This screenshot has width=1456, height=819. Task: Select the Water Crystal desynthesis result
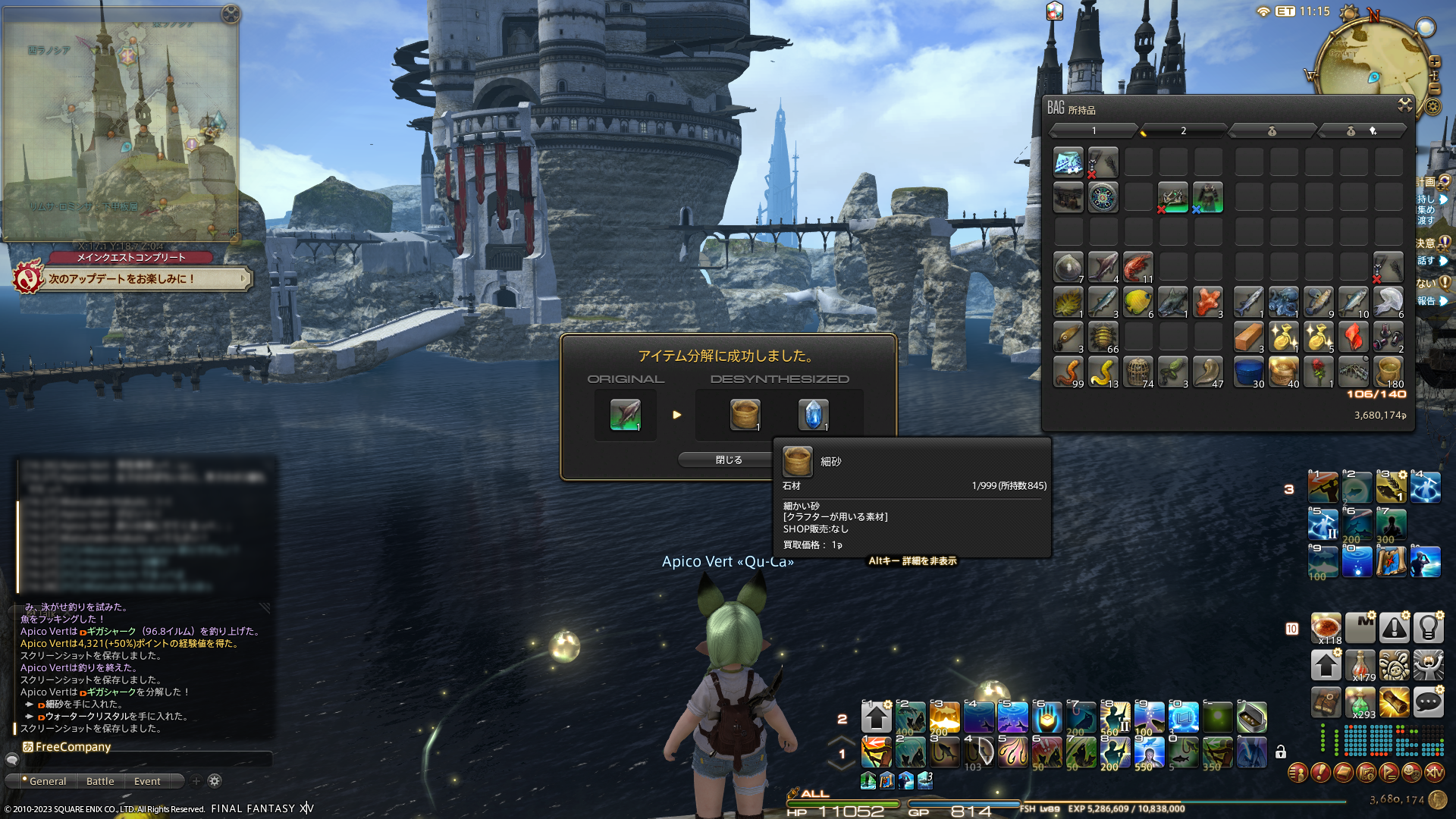tap(813, 415)
